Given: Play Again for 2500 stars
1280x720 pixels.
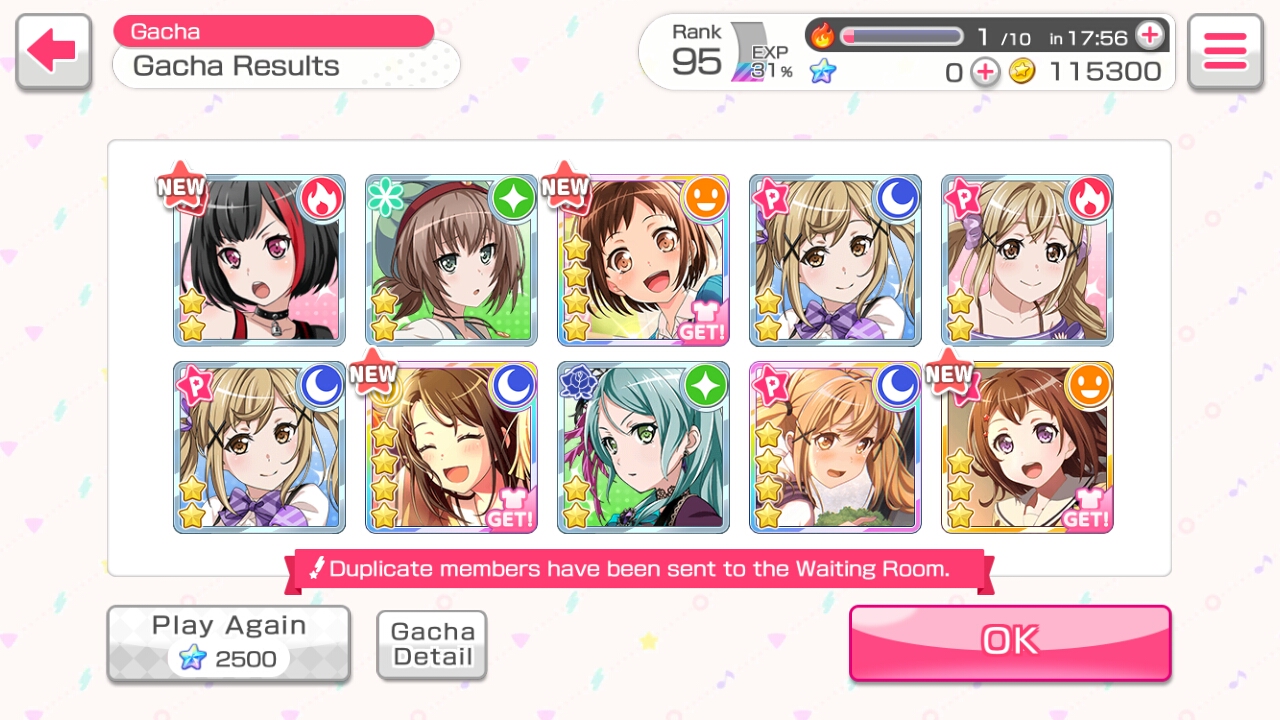Looking at the screenshot, I should [229, 643].
